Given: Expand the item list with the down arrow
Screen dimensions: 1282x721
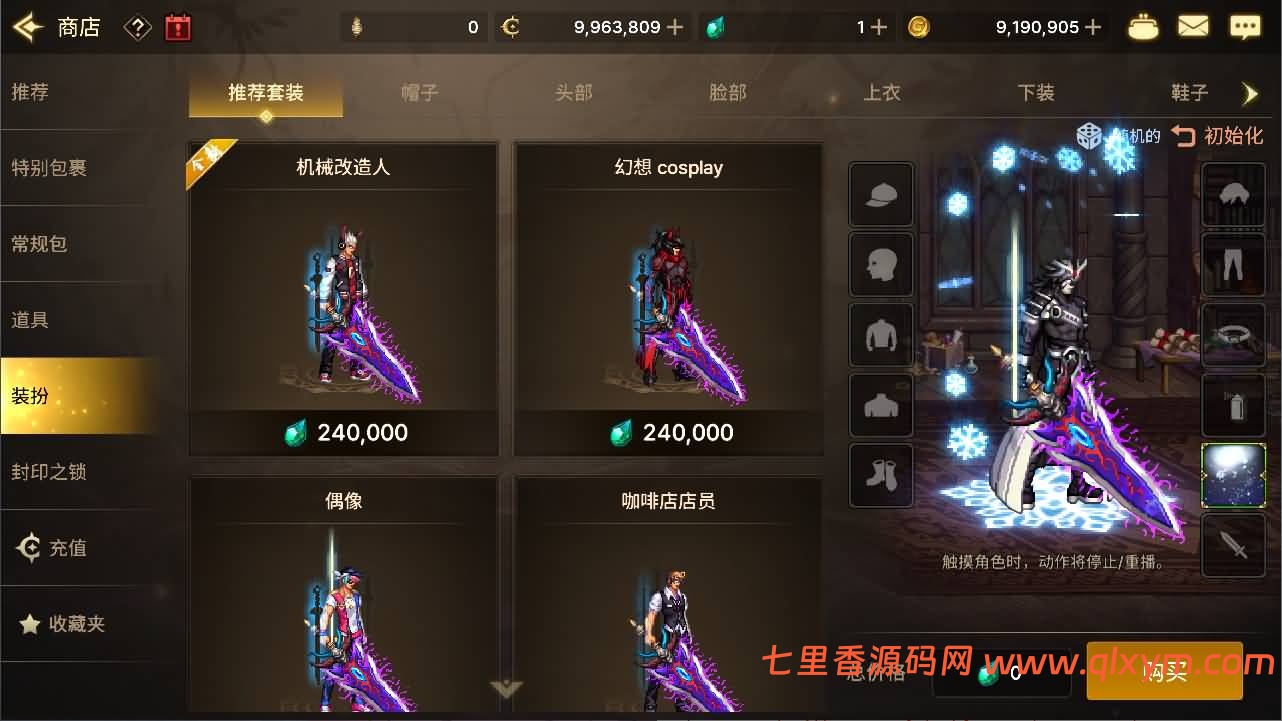Looking at the screenshot, I should [x=505, y=690].
